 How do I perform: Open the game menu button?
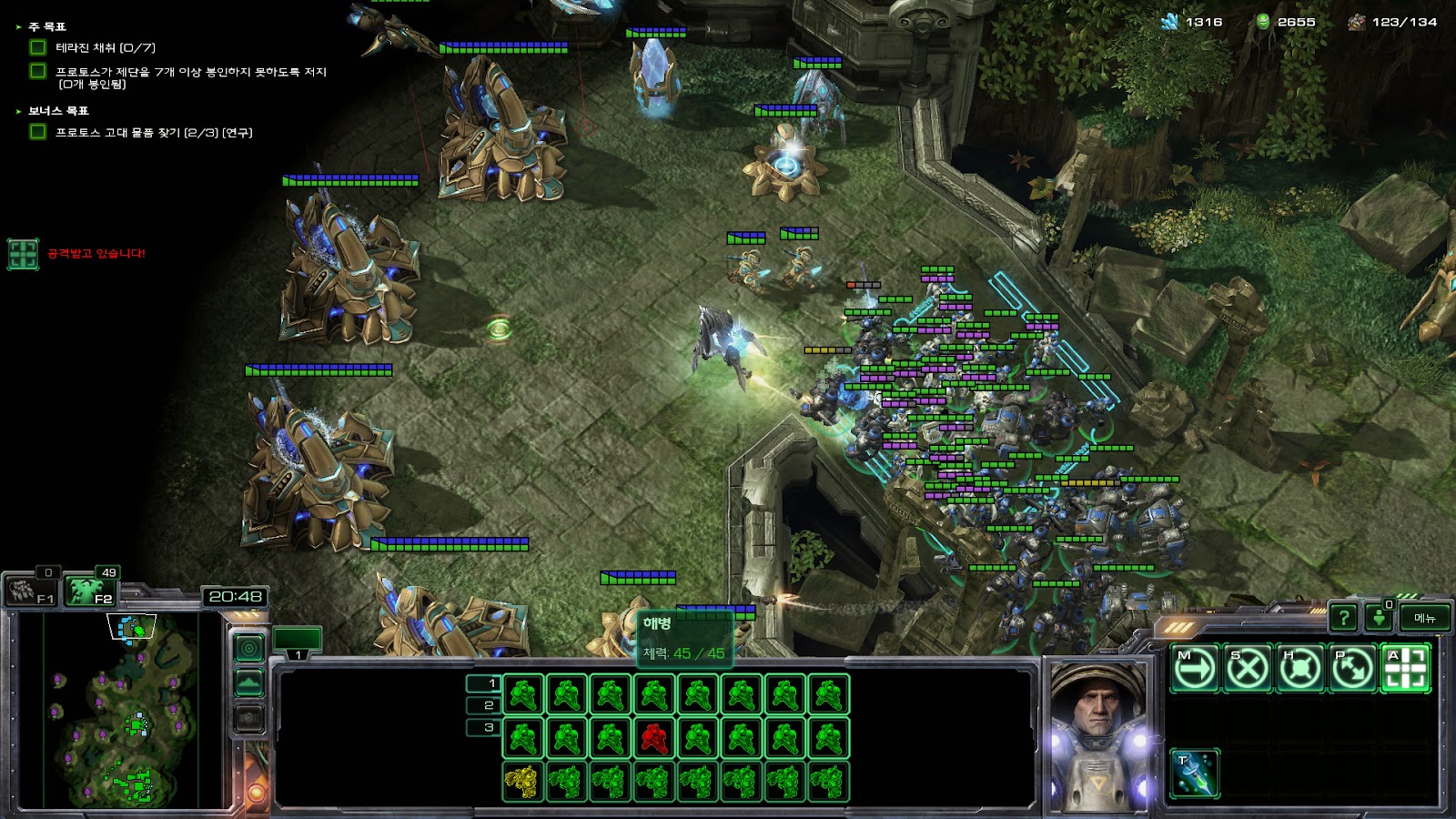(1424, 618)
